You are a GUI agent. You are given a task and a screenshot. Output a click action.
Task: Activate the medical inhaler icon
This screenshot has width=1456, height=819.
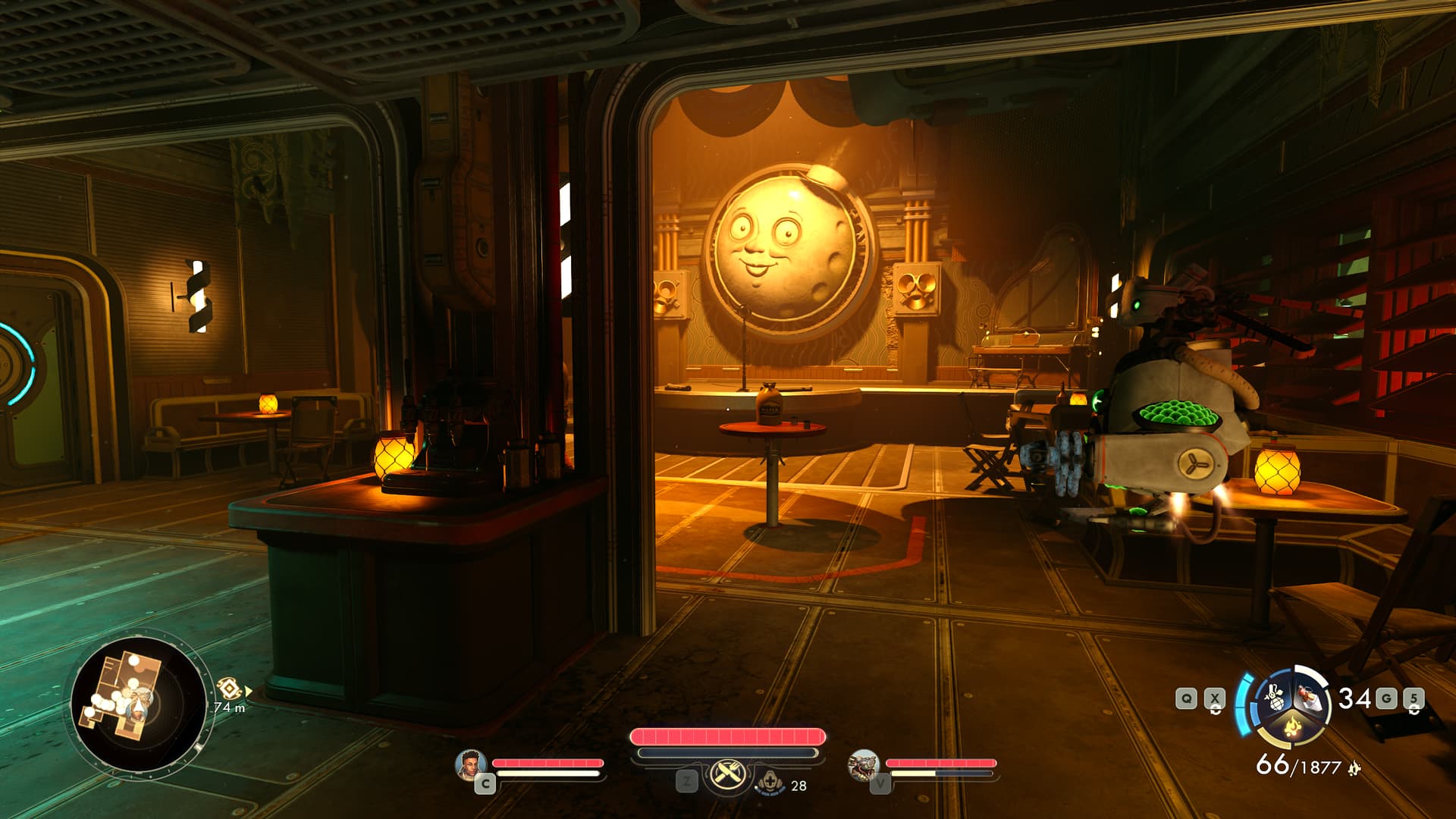tap(769, 781)
